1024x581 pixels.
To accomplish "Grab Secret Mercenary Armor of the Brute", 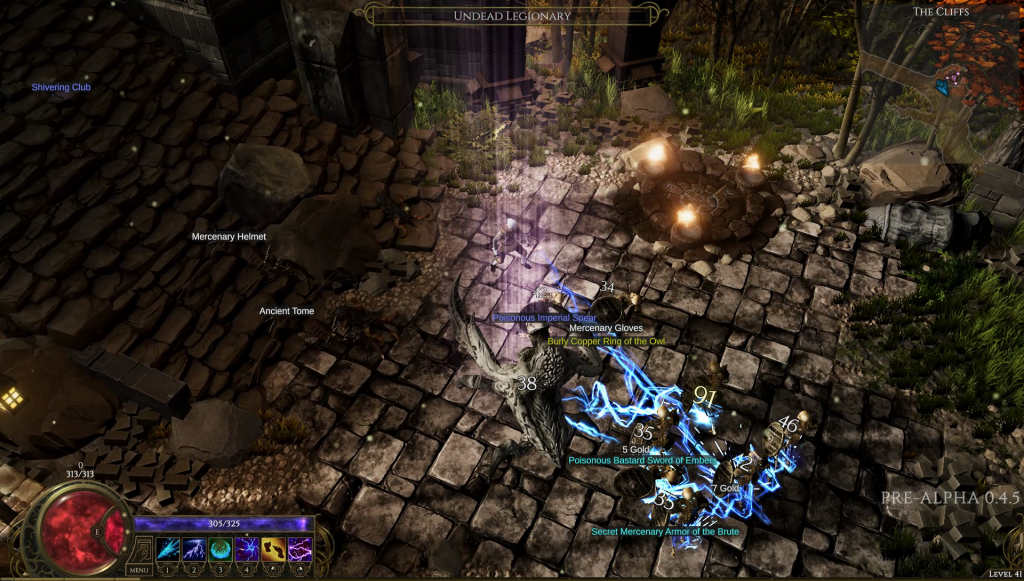I will coord(665,531).
